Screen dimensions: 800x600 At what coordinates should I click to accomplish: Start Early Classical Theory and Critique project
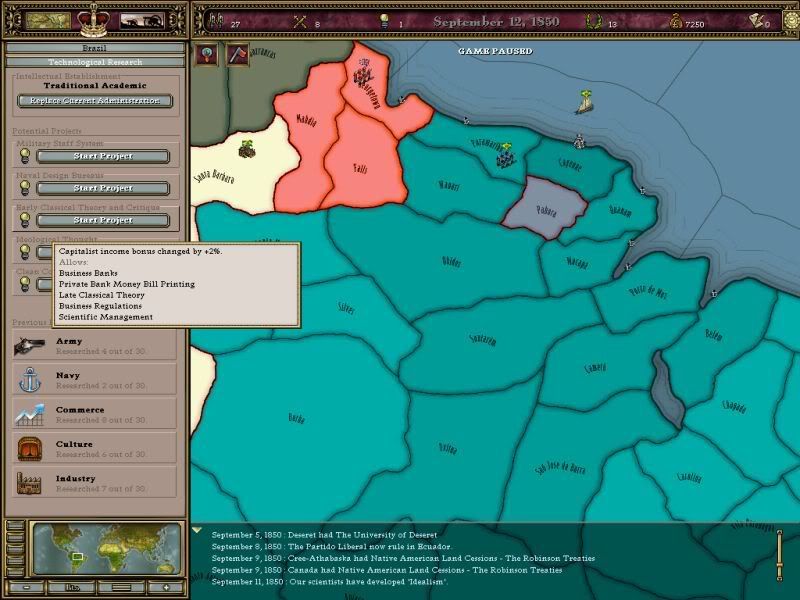(x=103, y=220)
